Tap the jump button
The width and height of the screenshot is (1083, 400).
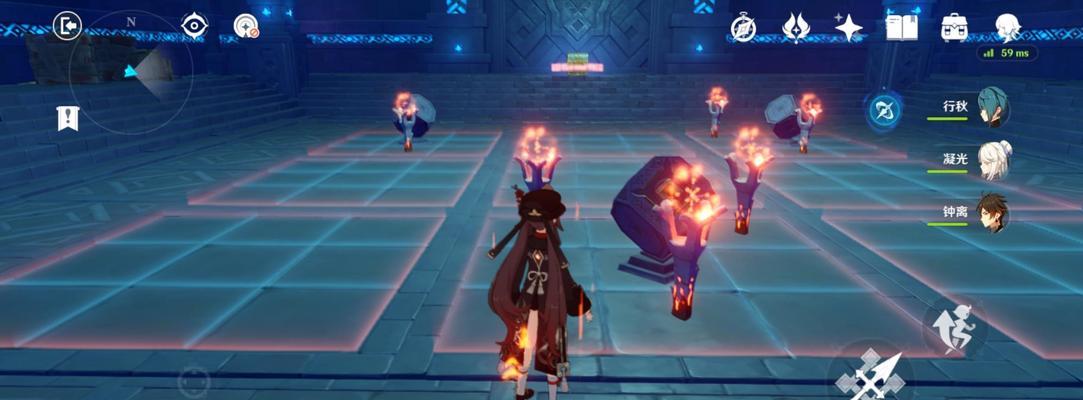(953, 324)
